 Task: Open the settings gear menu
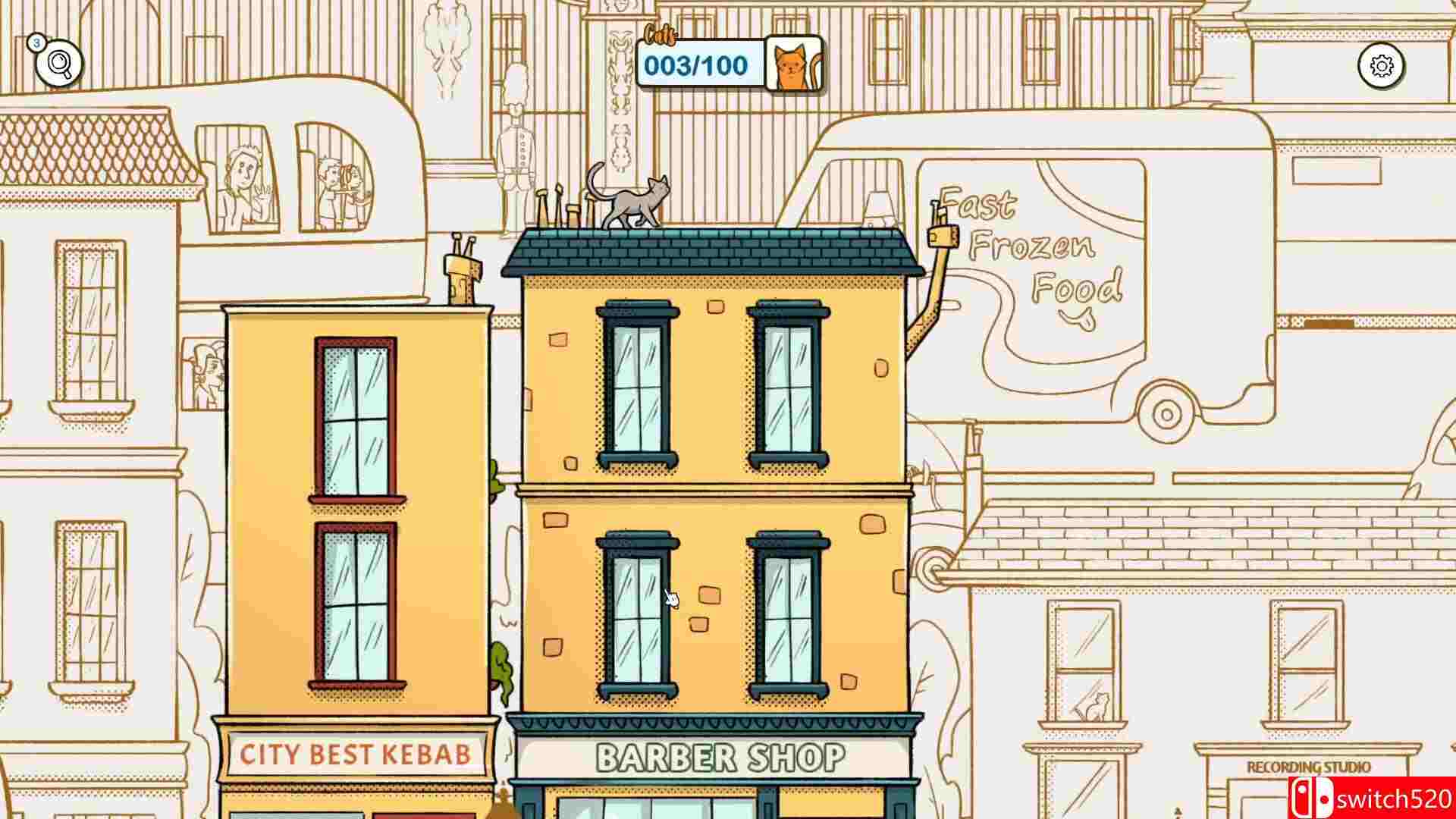coord(1382,67)
